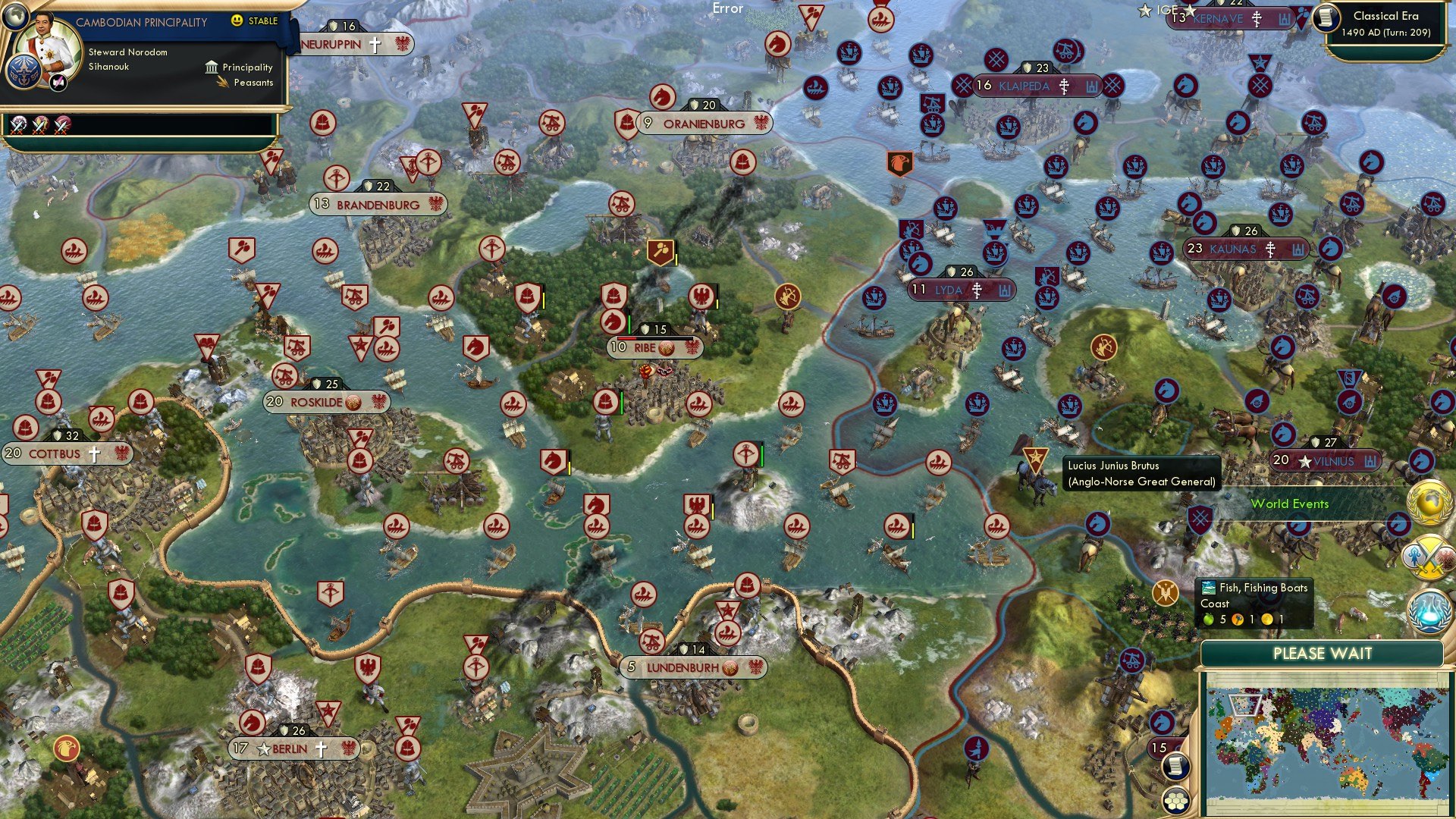Image resolution: width=1456 pixels, height=819 pixels.
Task: Click the connection icon on Vilnius banner
Action: (1370, 461)
